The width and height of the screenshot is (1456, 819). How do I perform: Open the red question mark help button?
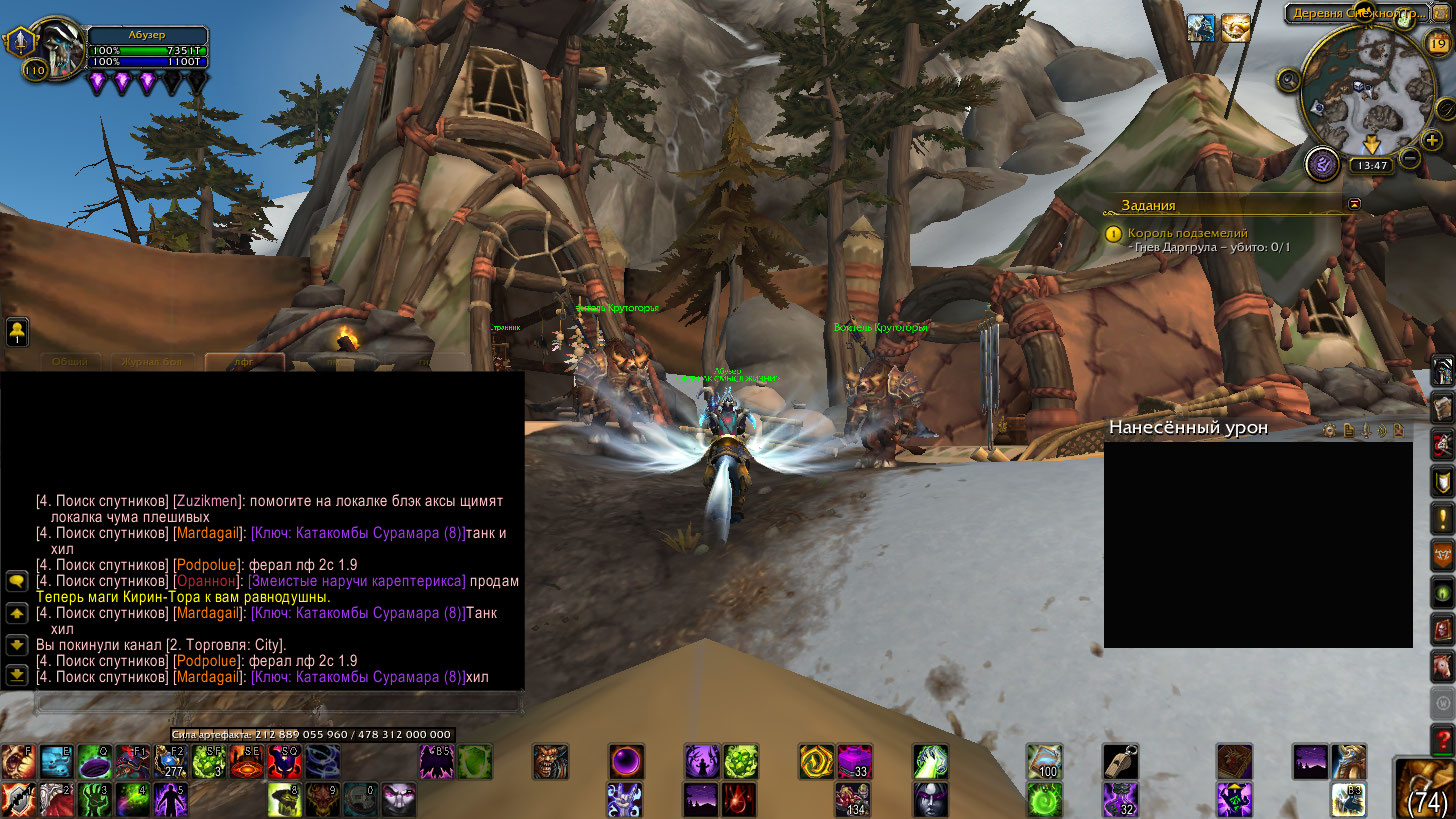[x=1442, y=740]
